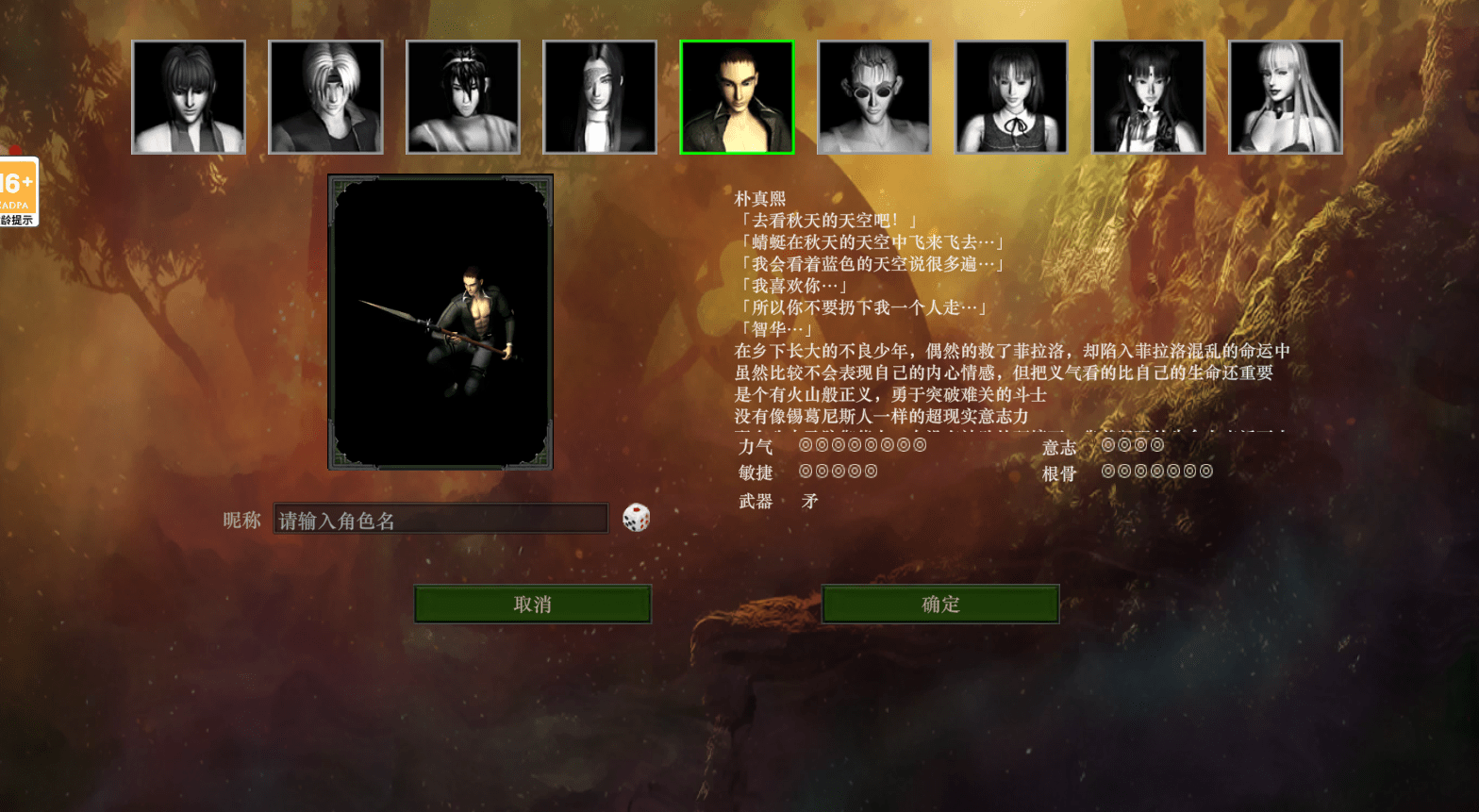Select the green-highlighted 朴真熙 portrait
This screenshot has width=1479, height=812.
pyautogui.click(x=737, y=97)
